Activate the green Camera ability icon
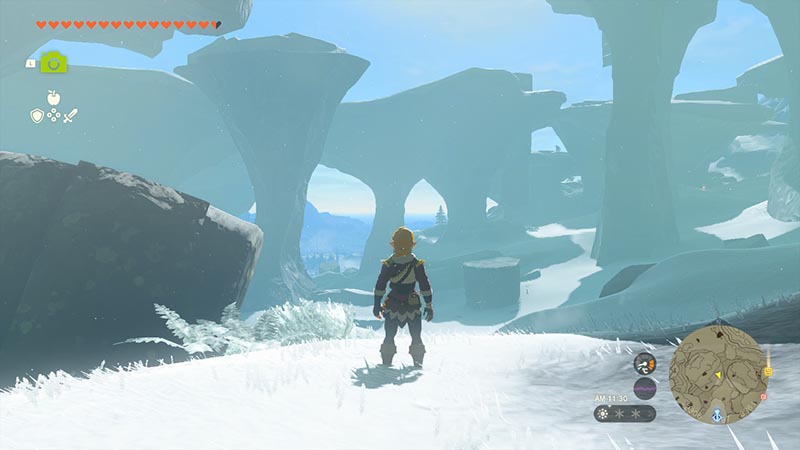The height and width of the screenshot is (450, 800). pos(54,63)
